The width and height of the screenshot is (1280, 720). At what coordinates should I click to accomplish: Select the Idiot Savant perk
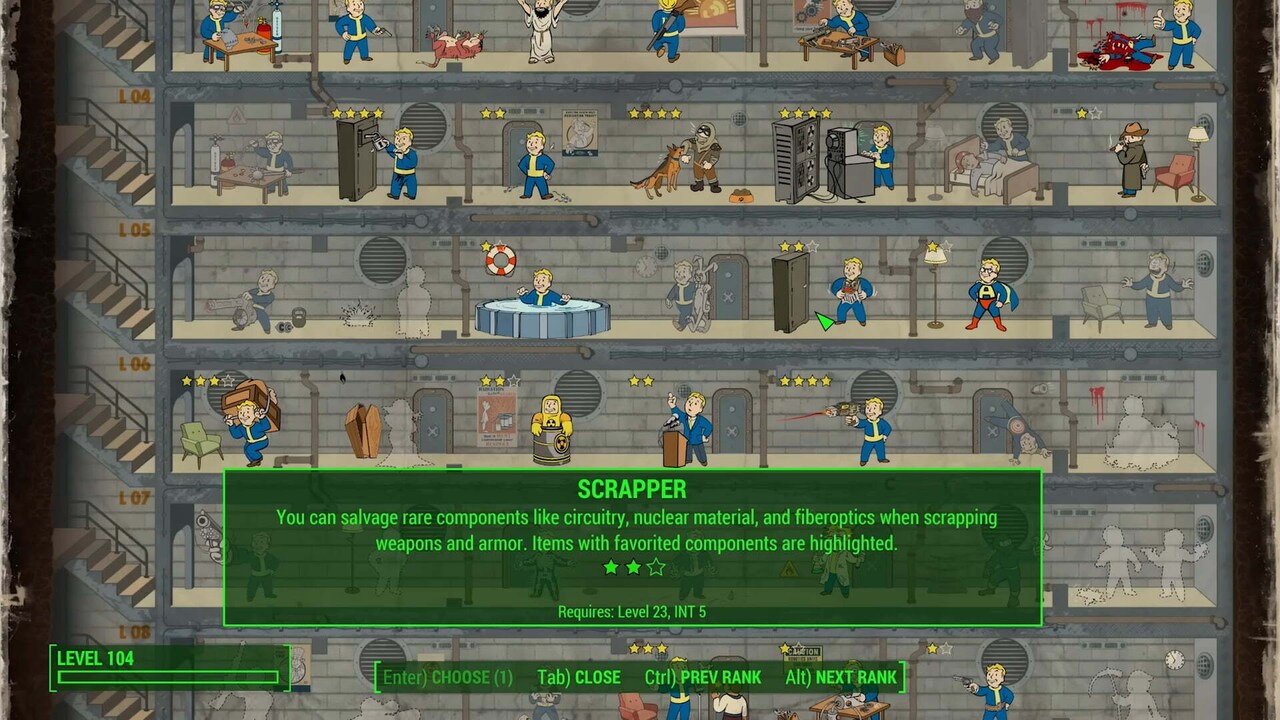(1157, 290)
